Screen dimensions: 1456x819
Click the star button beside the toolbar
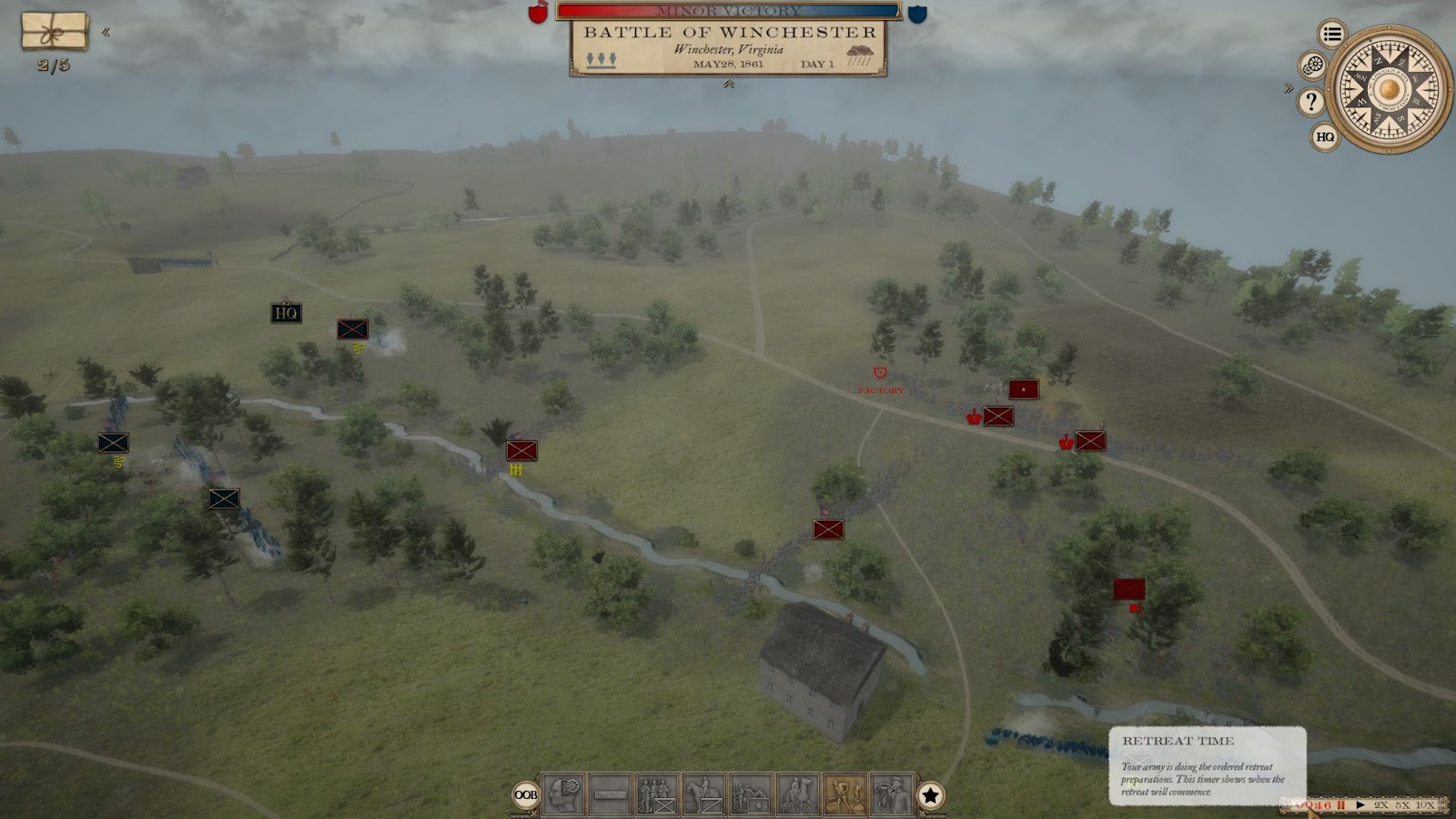pyautogui.click(x=930, y=795)
